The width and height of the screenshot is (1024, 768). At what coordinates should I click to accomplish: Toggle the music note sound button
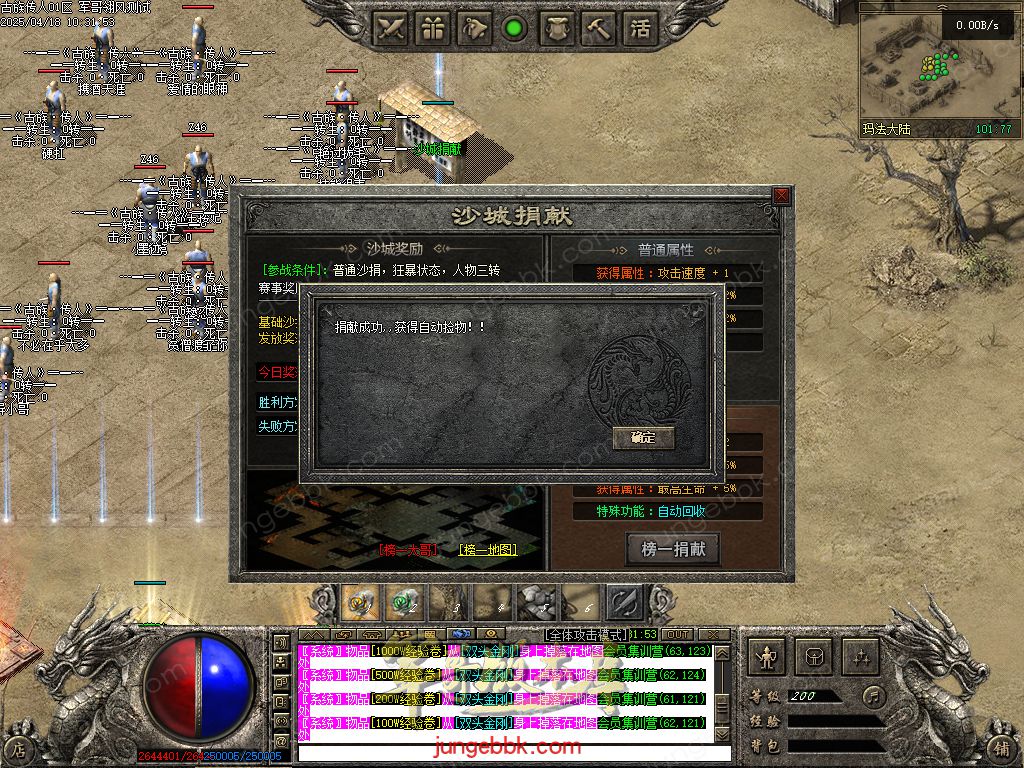[x=874, y=695]
